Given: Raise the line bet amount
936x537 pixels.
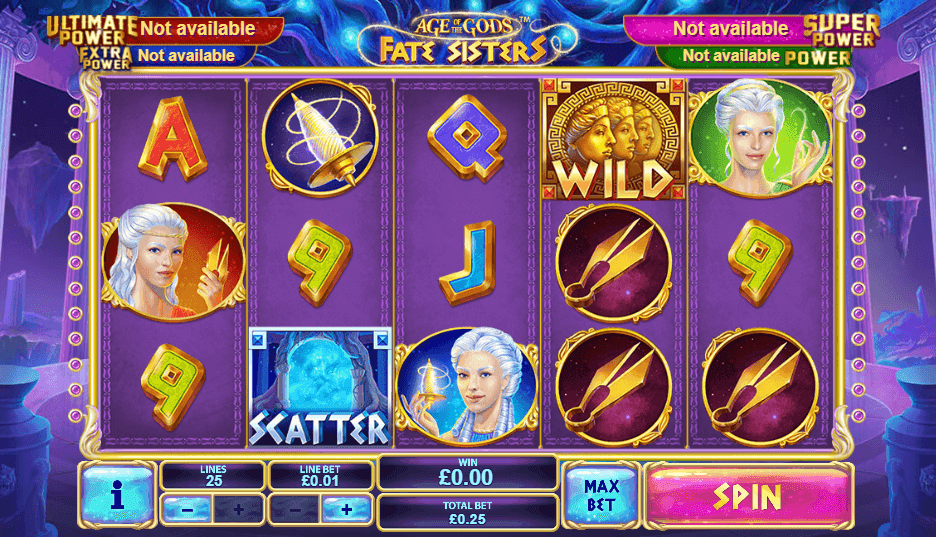Looking at the screenshot, I should [x=347, y=509].
